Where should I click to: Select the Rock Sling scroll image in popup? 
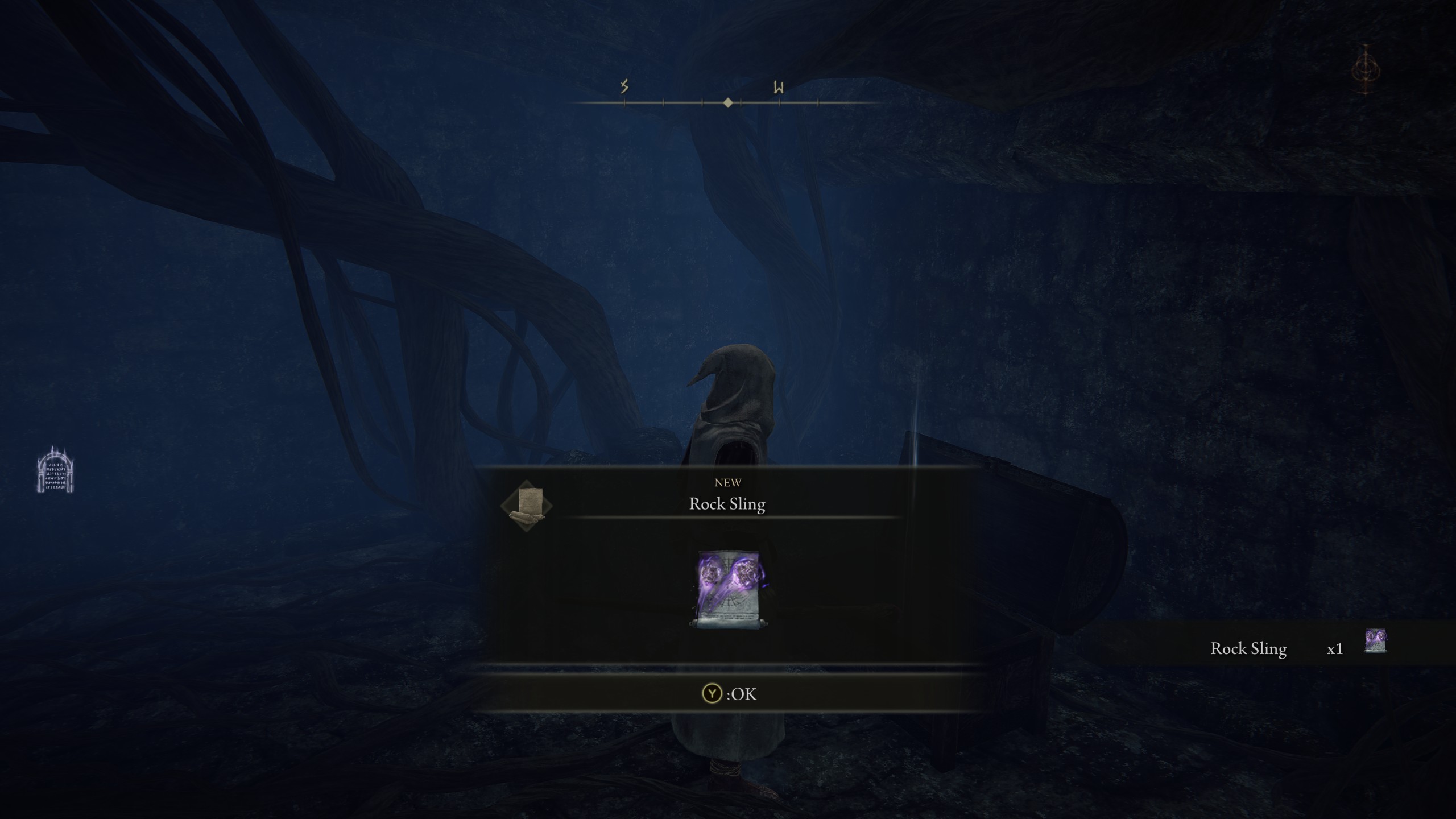pos(728,589)
